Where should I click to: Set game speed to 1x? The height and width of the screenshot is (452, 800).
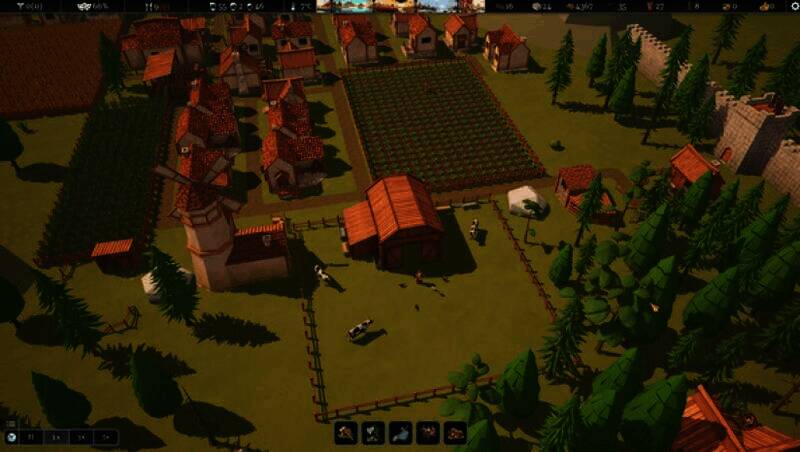coord(57,437)
